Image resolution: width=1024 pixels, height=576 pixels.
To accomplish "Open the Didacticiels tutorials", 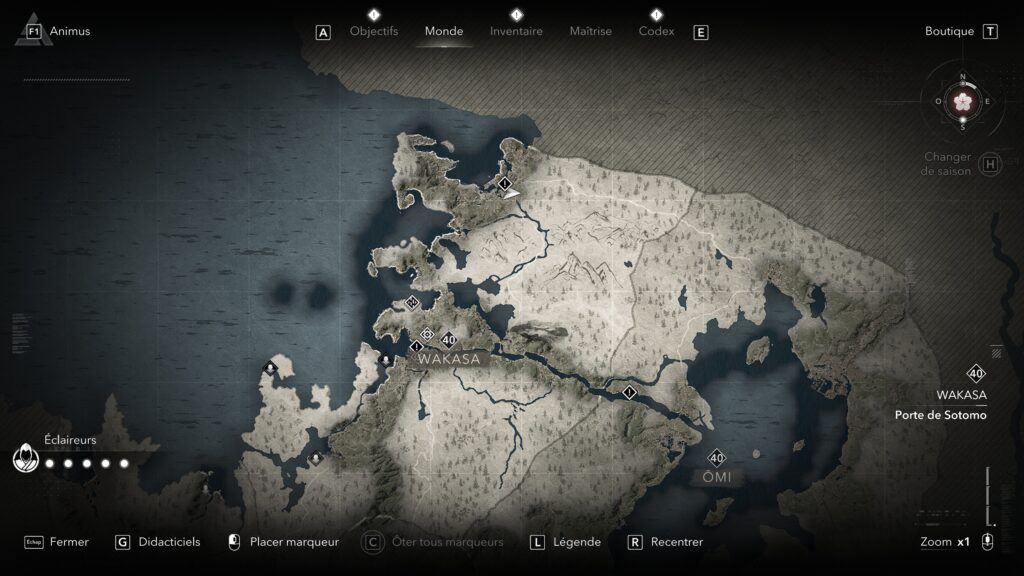I will tap(170, 542).
